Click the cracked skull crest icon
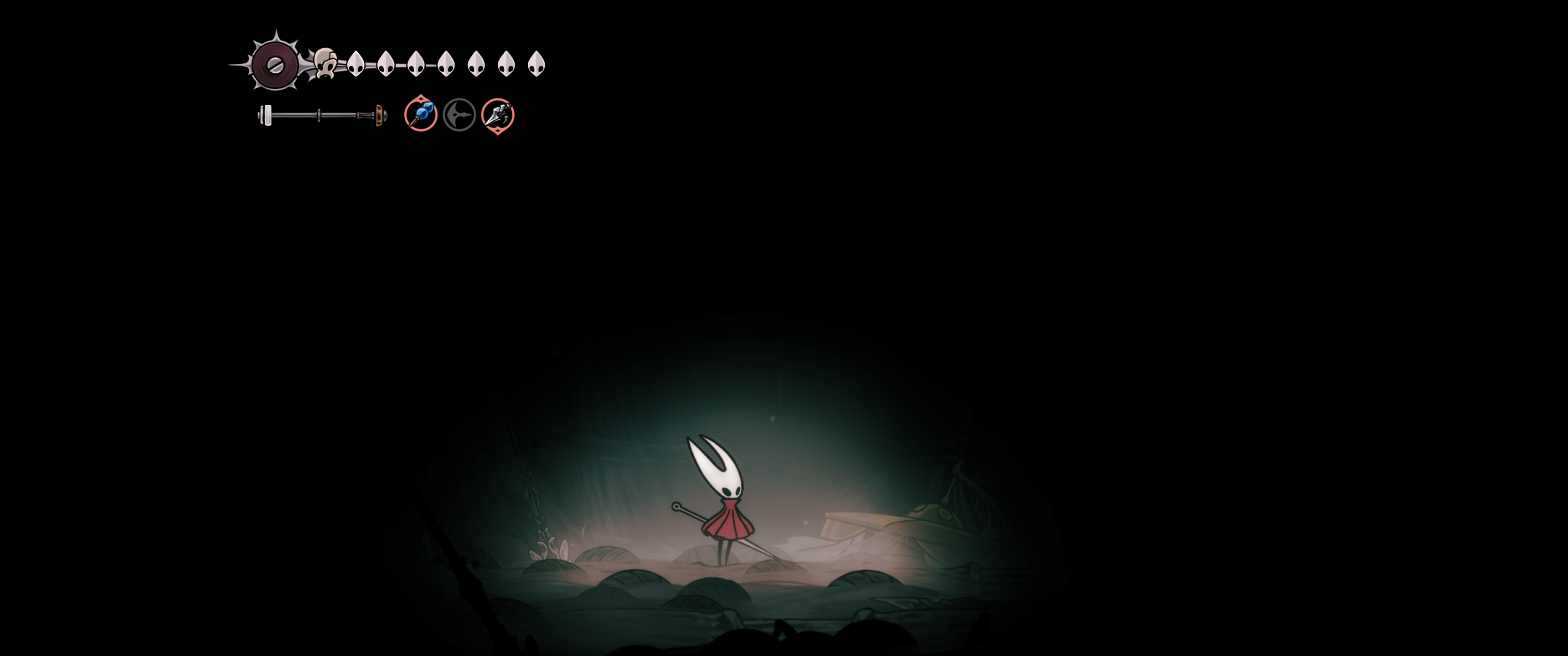Viewport: 1568px width, 656px height. tap(325, 63)
